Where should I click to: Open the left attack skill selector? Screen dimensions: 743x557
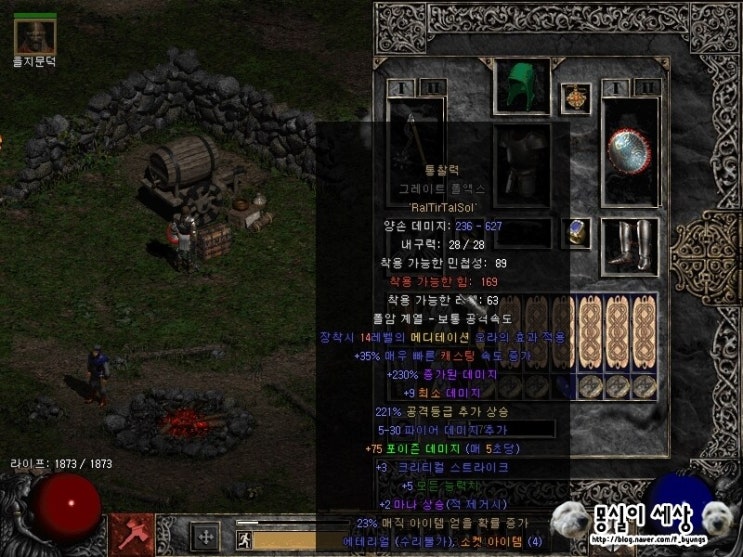coord(132,534)
